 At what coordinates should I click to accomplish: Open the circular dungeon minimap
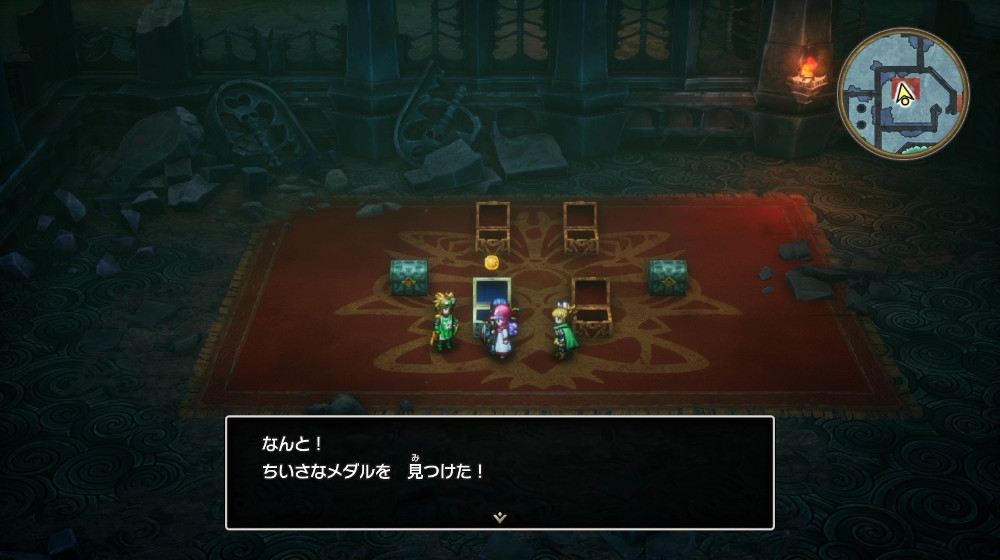point(902,92)
